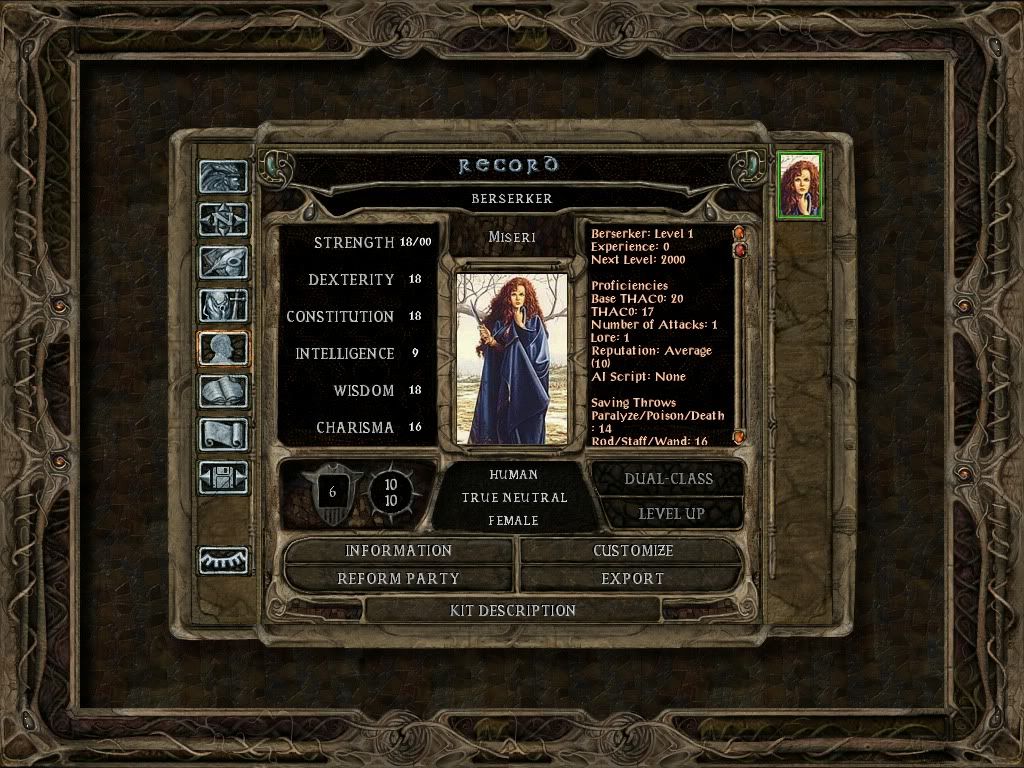1024x768 pixels.
Task: Open options with the floppy disk button
Action: (223, 477)
